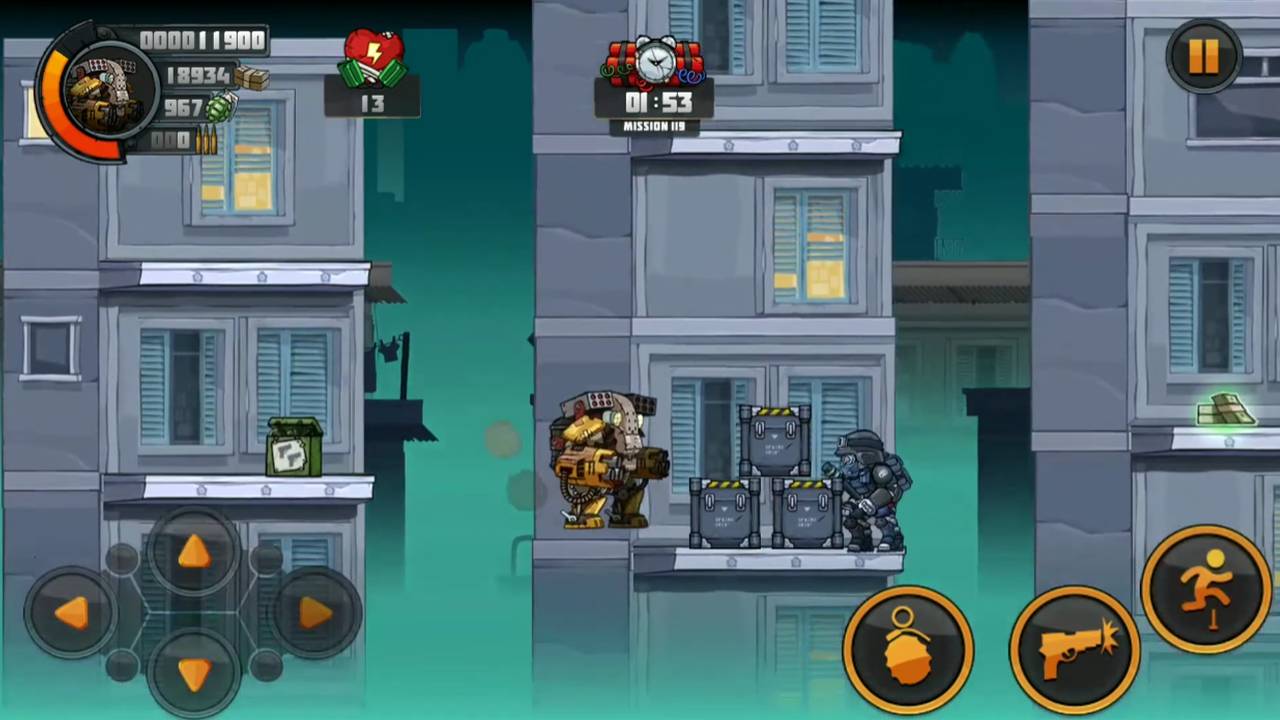Viewport: 1280px width, 720px height.
Task: Move left with the left arrow
Action: 70,612
